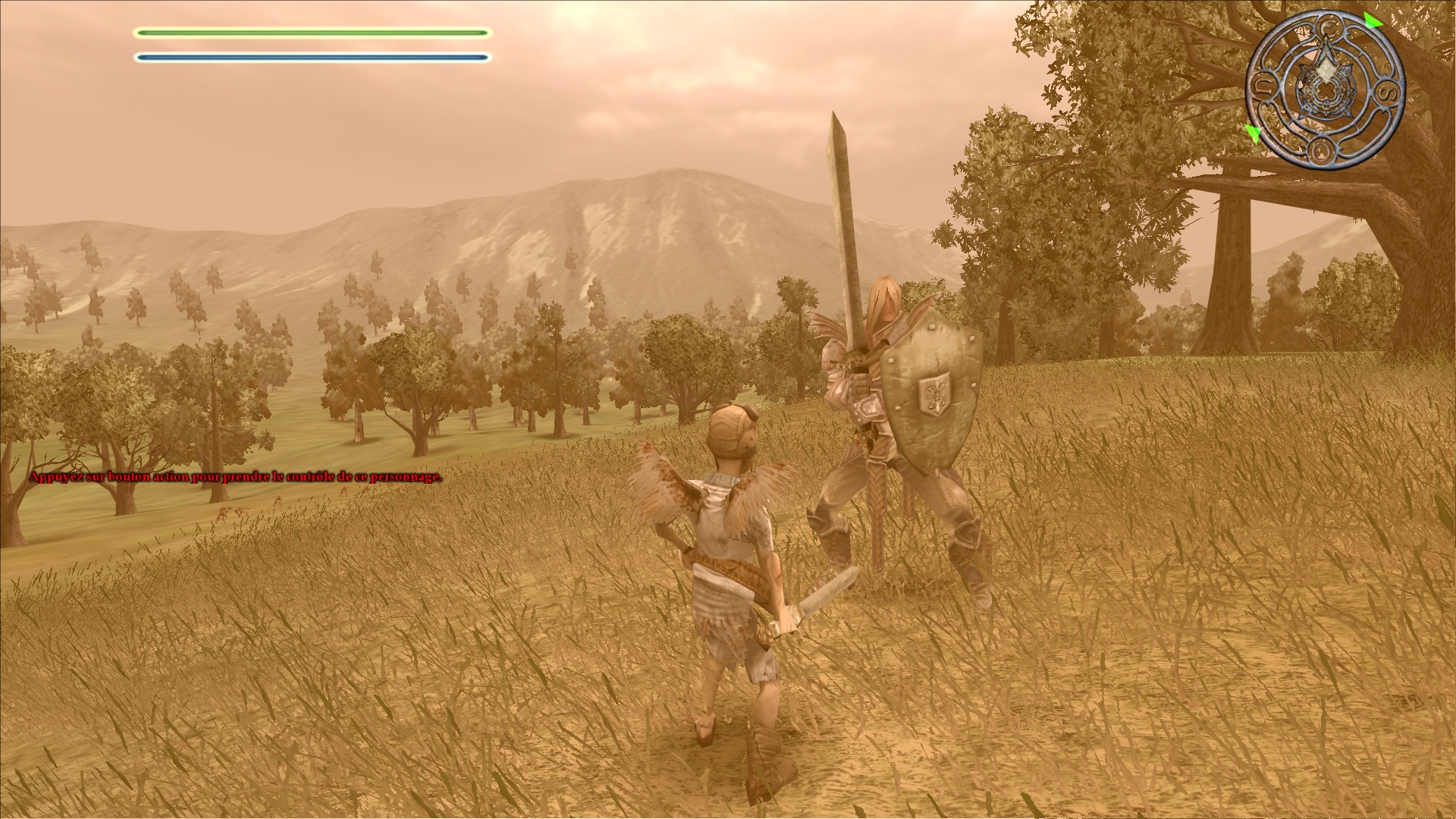Click the circular compass in the corner
Screen dimensions: 1456x819
pos(1325,90)
